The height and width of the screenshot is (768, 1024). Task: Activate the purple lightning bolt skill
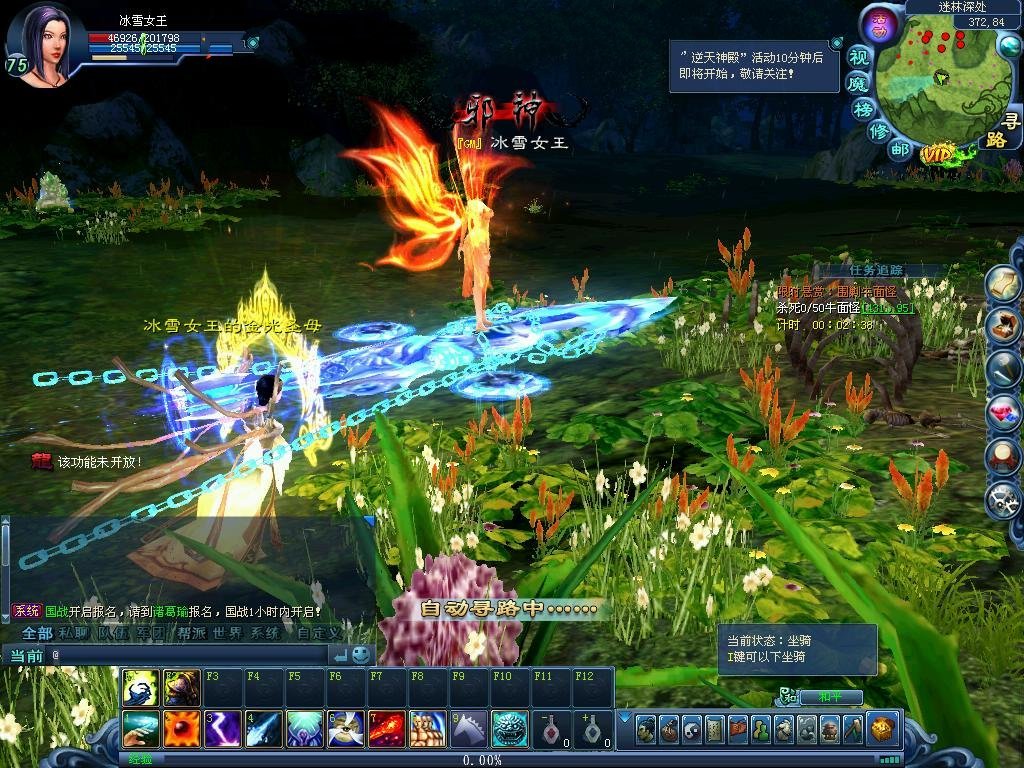[223, 729]
